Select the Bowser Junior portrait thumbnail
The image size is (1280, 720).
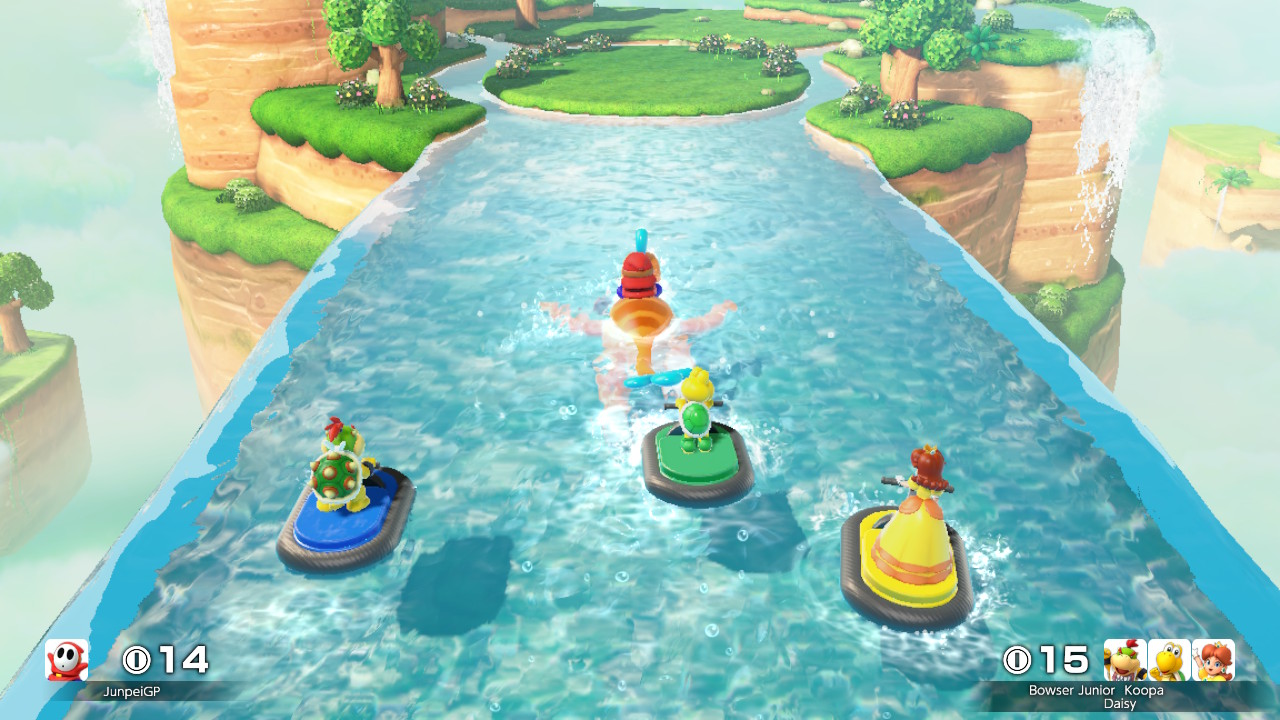tap(1122, 660)
